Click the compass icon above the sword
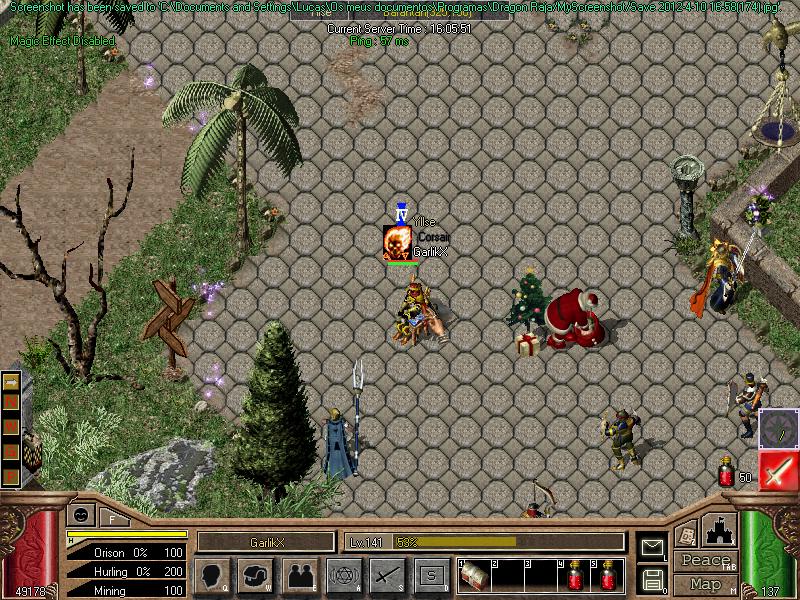Screen dimensions: 800x600 click(x=777, y=428)
